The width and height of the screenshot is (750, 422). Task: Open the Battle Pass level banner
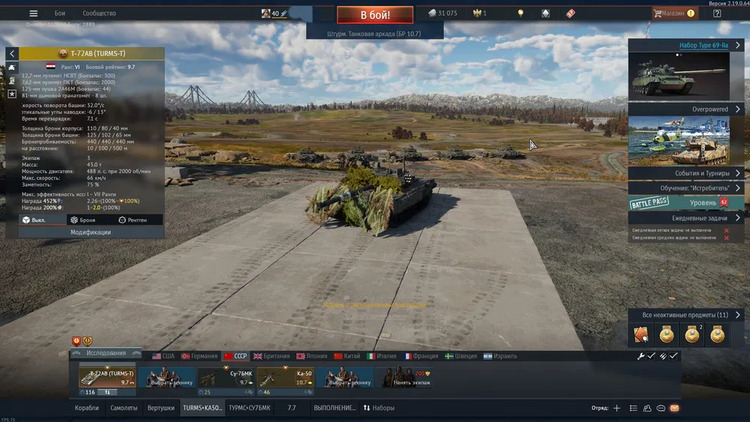(689, 202)
